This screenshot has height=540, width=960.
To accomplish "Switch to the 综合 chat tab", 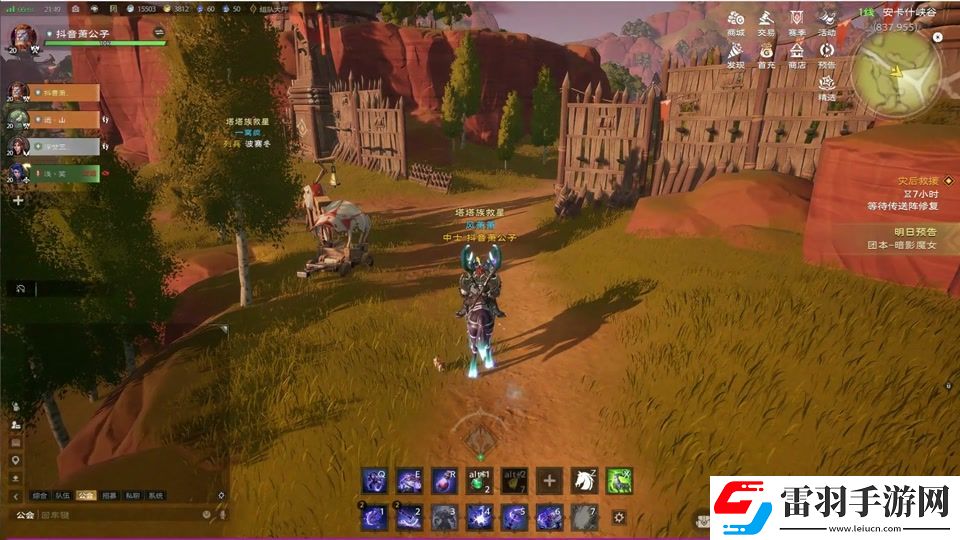I will (x=40, y=495).
